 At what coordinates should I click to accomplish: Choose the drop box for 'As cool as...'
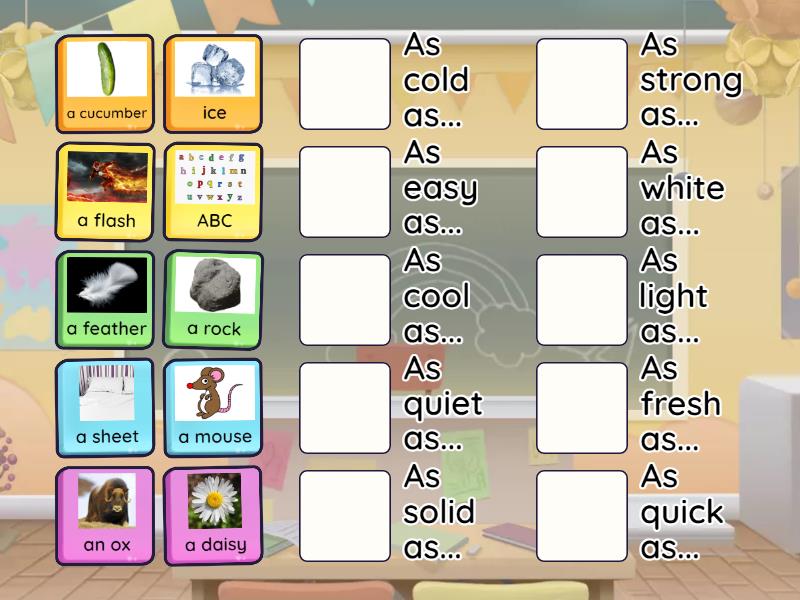tap(345, 300)
